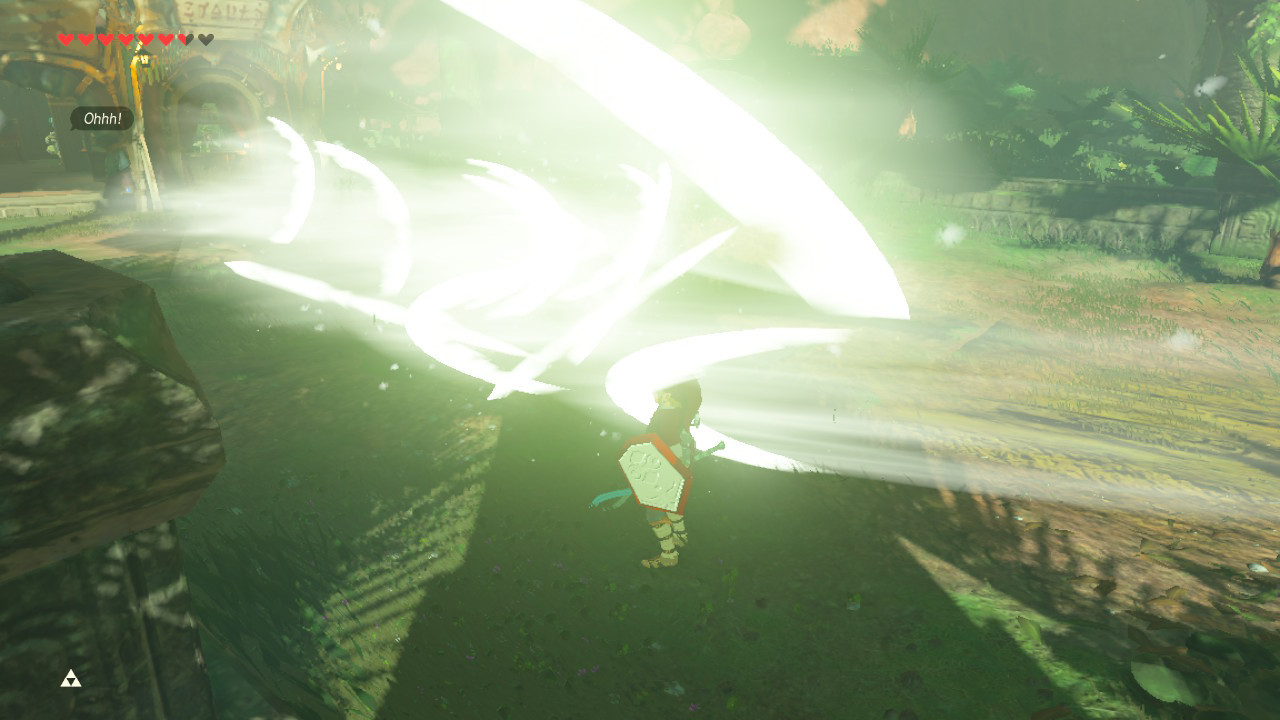
Task: Click the second red heart icon
Action: [87, 39]
